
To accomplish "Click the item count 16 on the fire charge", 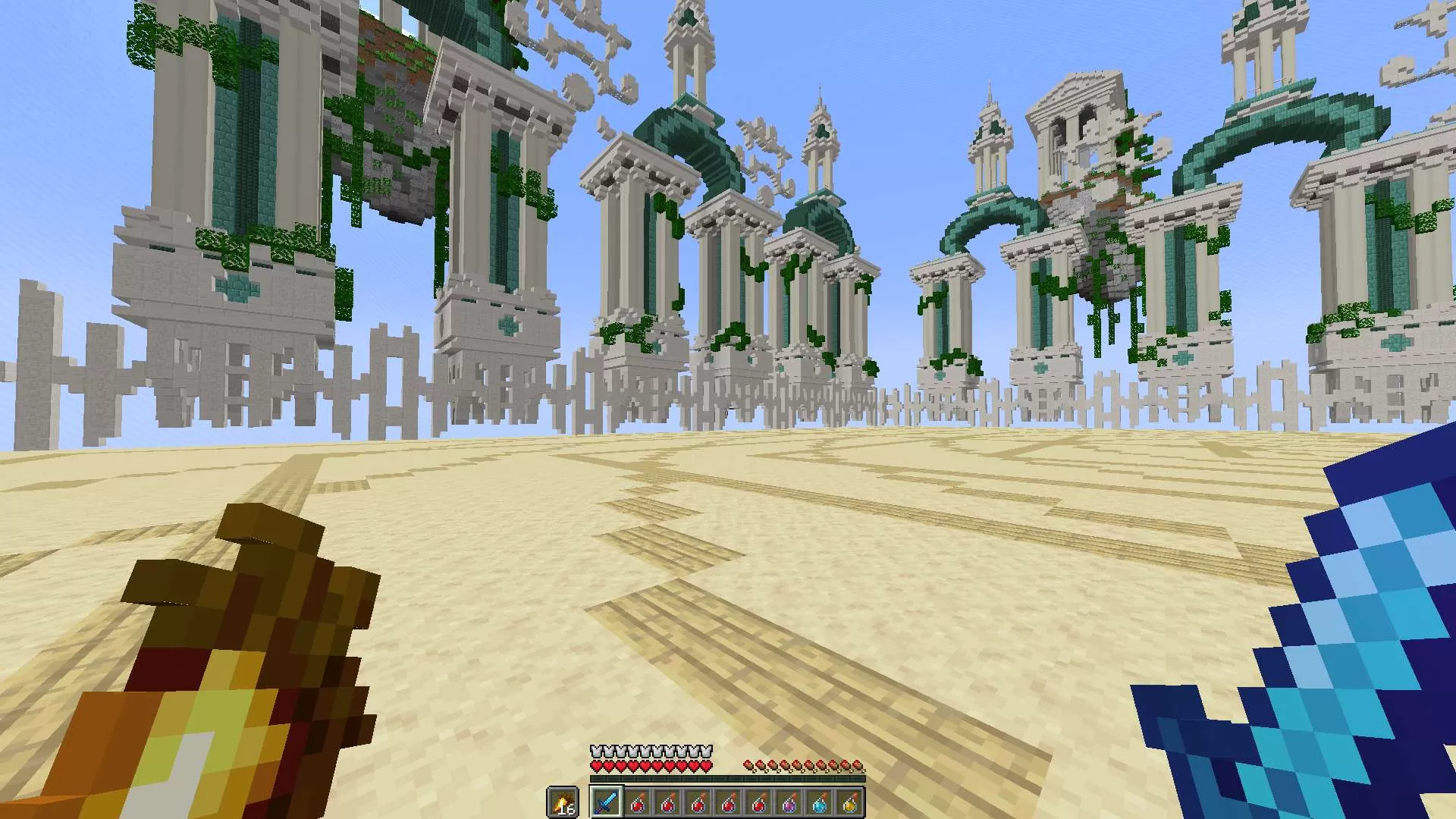I will (x=567, y=808).
